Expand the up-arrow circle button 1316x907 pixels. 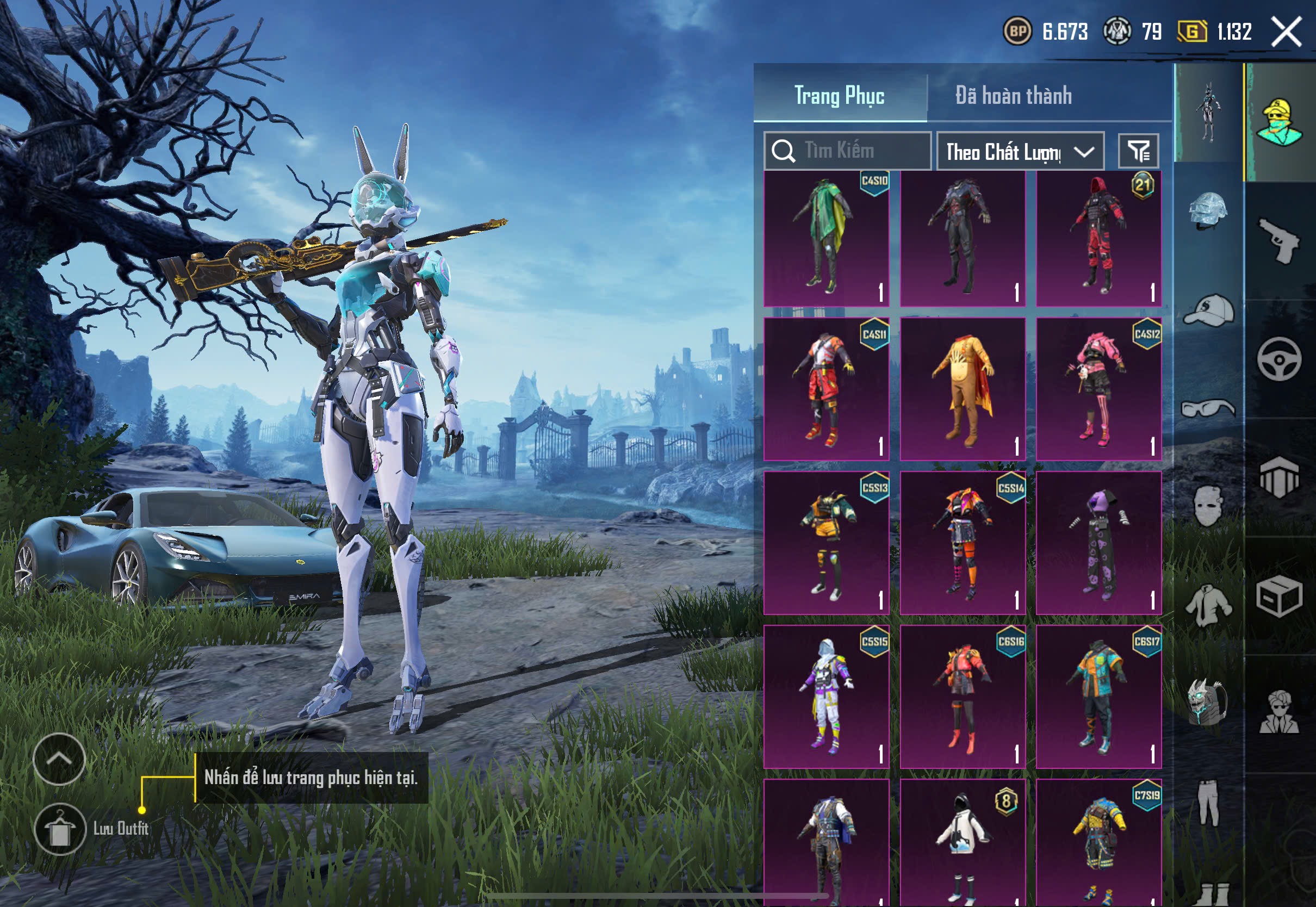coord(59,759)
